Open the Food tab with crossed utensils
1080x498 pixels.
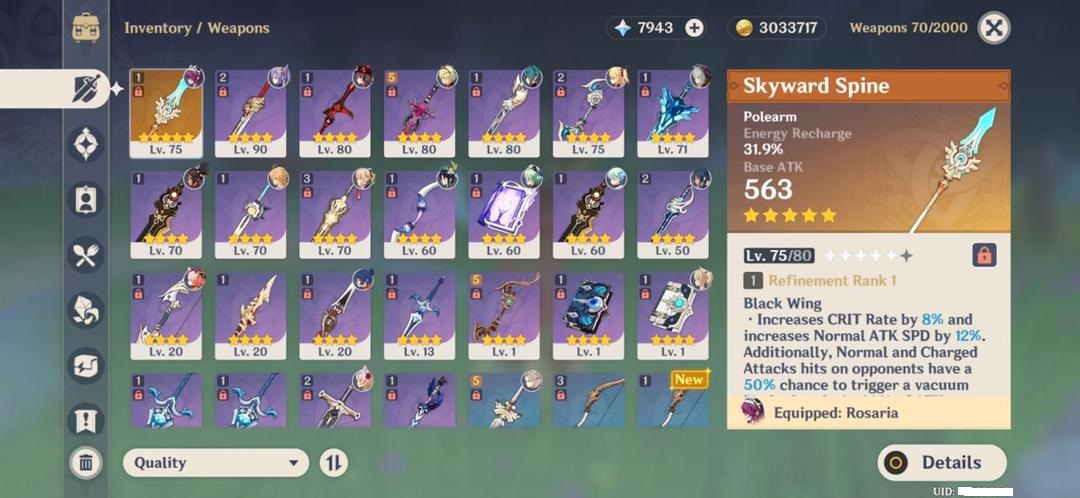(x=87, y=254)
